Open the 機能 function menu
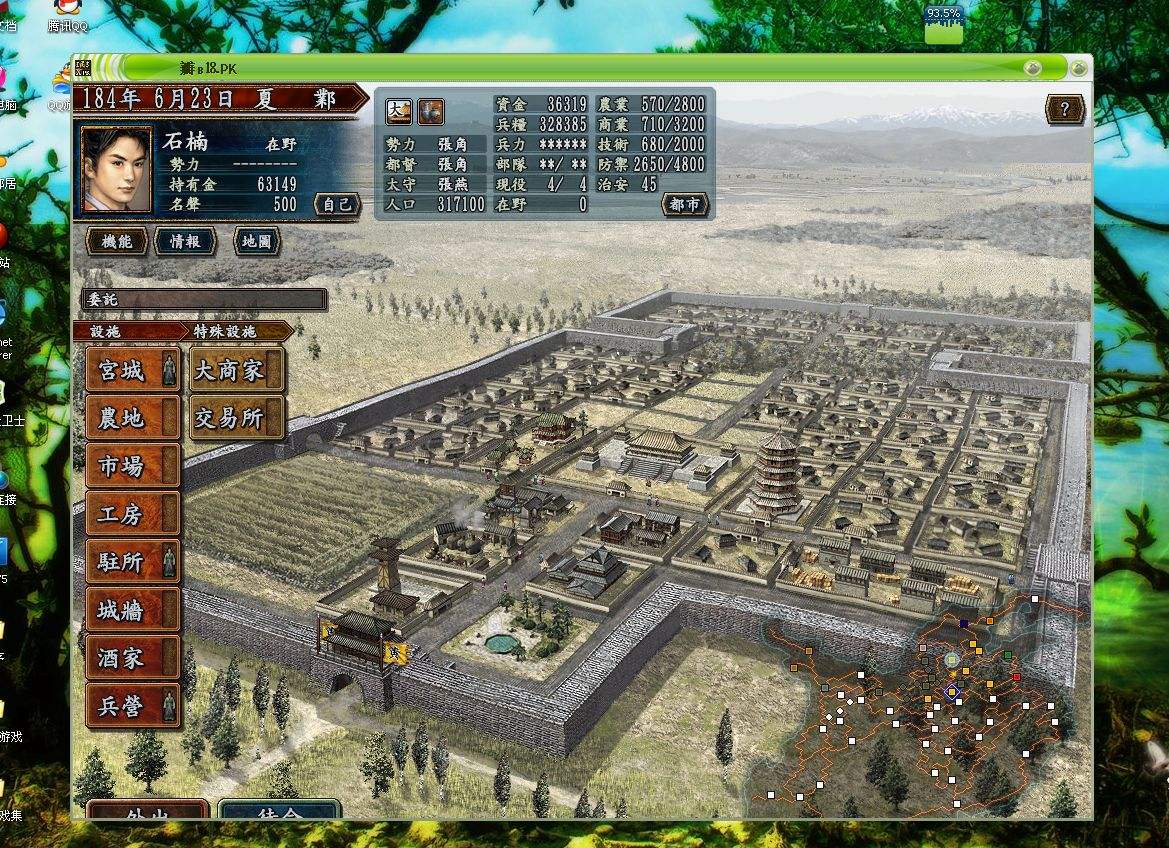The height and width of the screenshot is (848, 1169). tap(117, 241)
